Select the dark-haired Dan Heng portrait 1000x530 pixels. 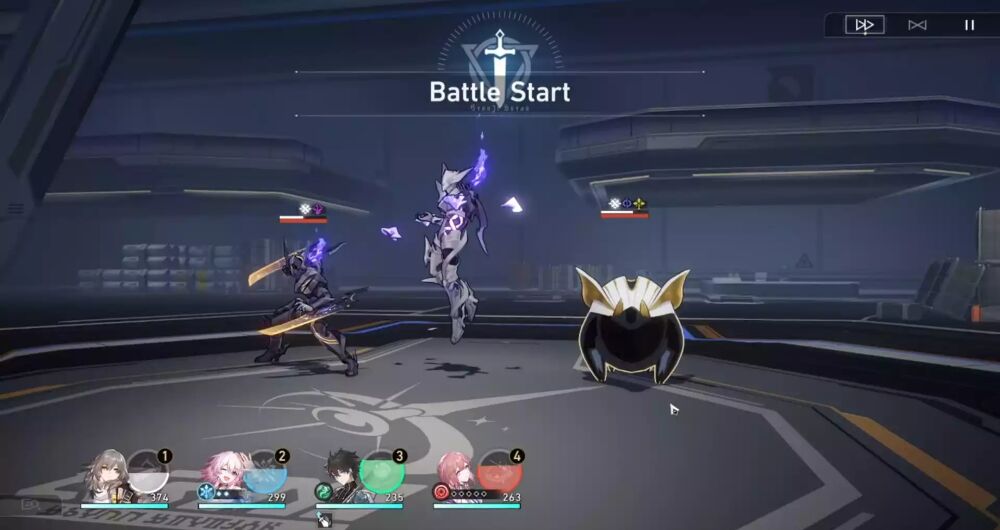(x=339, y=475)
